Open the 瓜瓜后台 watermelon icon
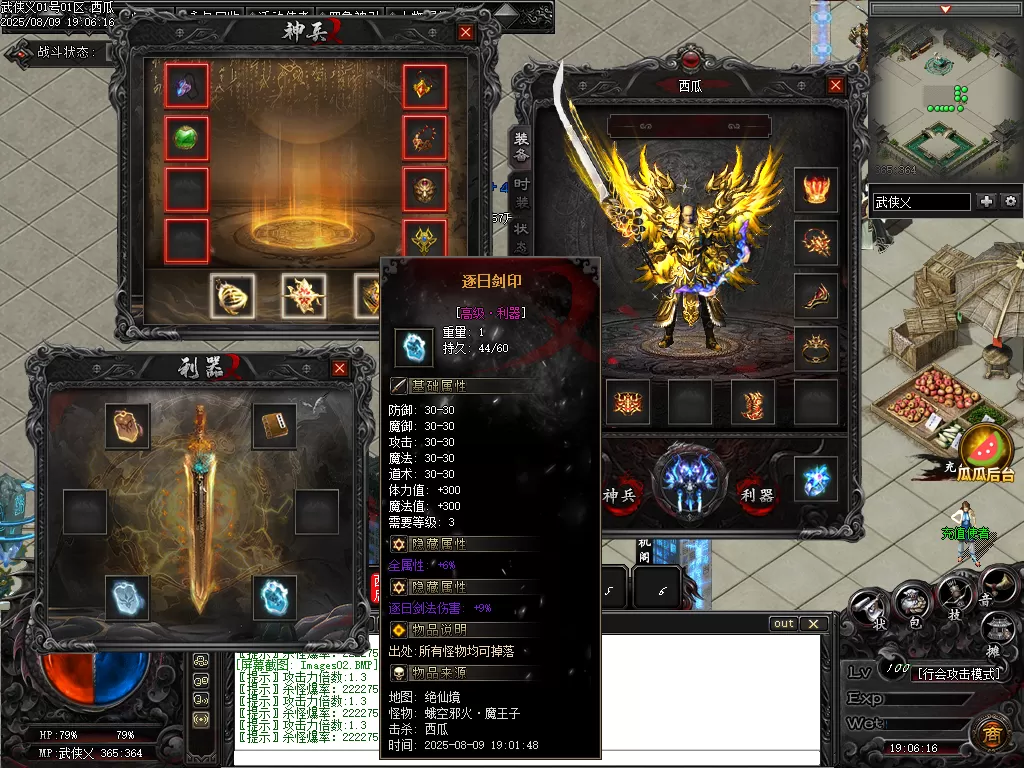This screenshot has width=1024, height=768. 986,449
